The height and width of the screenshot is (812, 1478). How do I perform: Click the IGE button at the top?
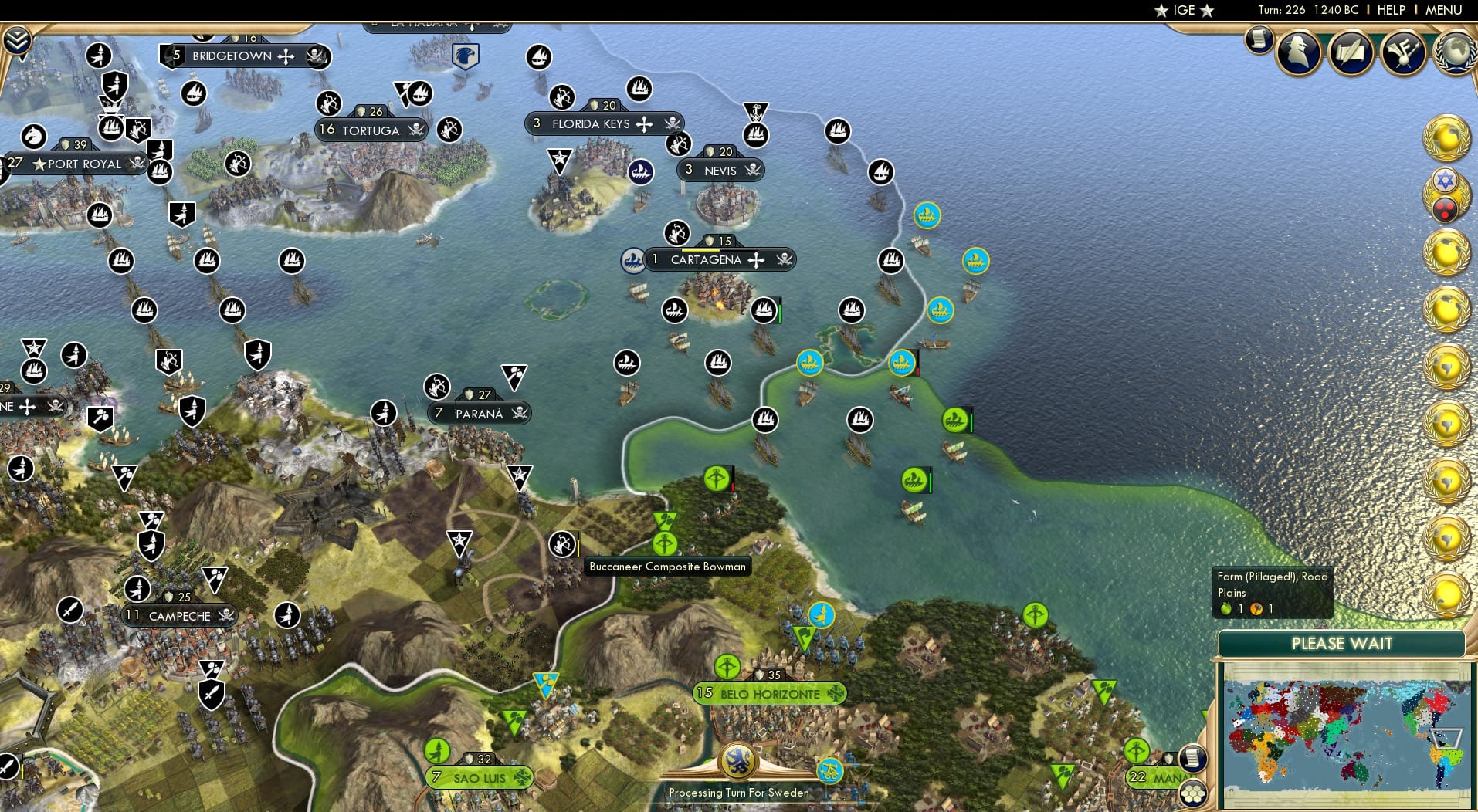coord(1183,10)
